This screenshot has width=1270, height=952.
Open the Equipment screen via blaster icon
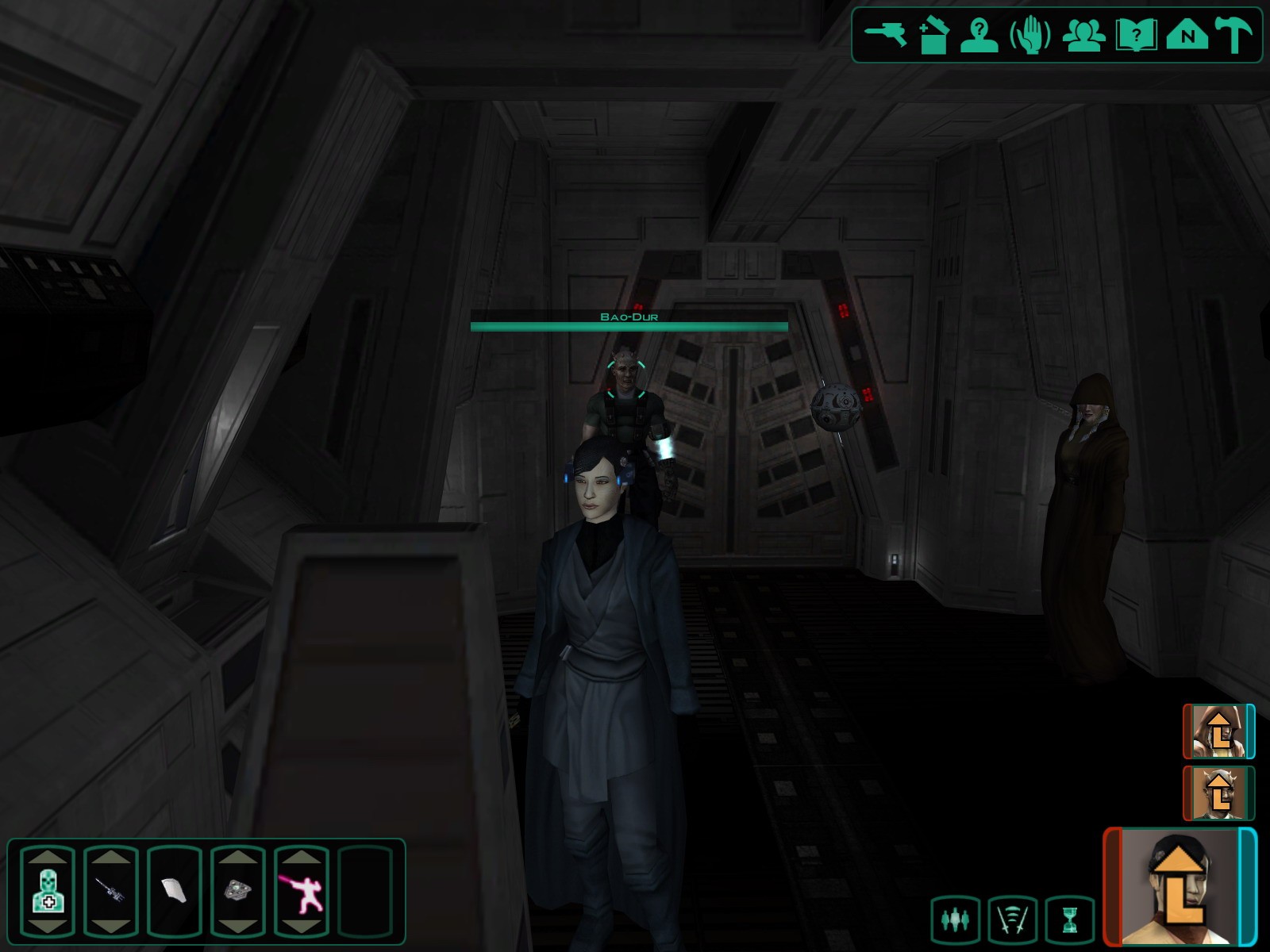(x=885, y=35)
